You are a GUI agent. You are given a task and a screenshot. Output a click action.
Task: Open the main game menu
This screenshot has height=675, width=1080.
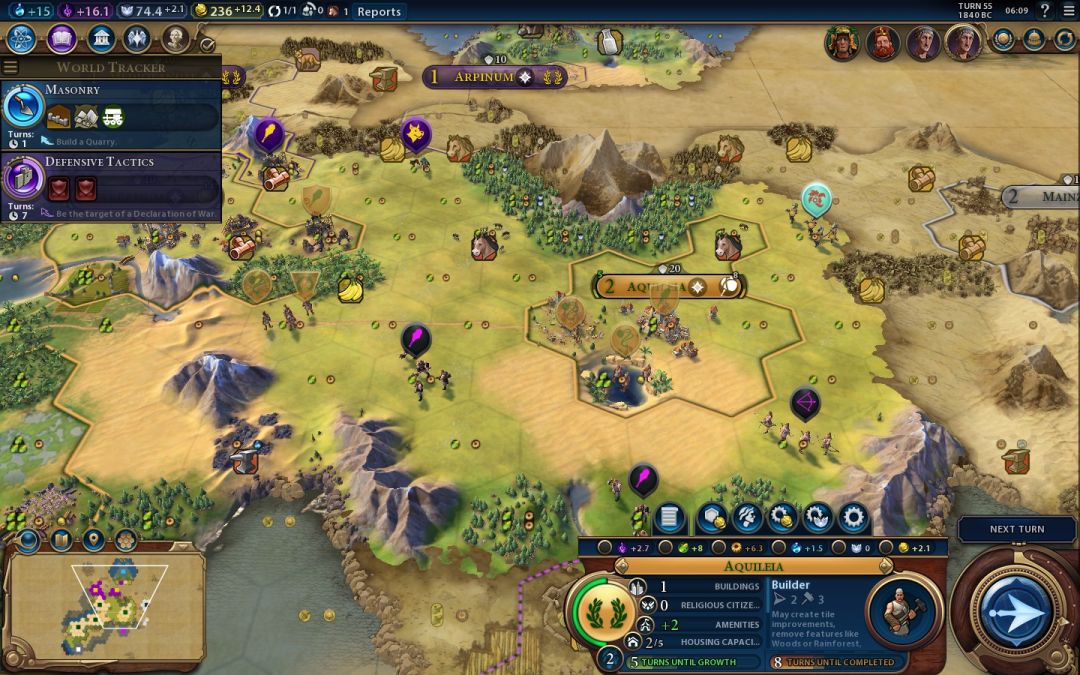(1067, 11)
